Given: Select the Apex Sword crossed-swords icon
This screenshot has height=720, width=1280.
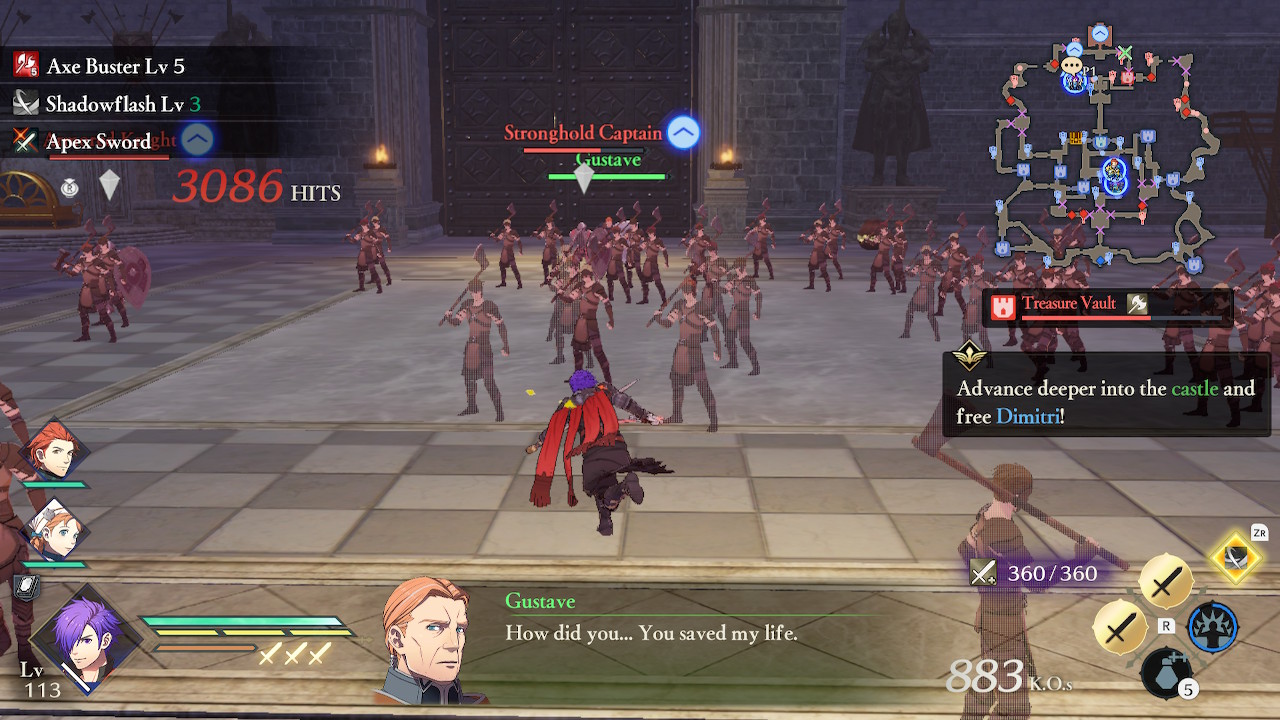Looking at the screenshot, I should [24, 140].
